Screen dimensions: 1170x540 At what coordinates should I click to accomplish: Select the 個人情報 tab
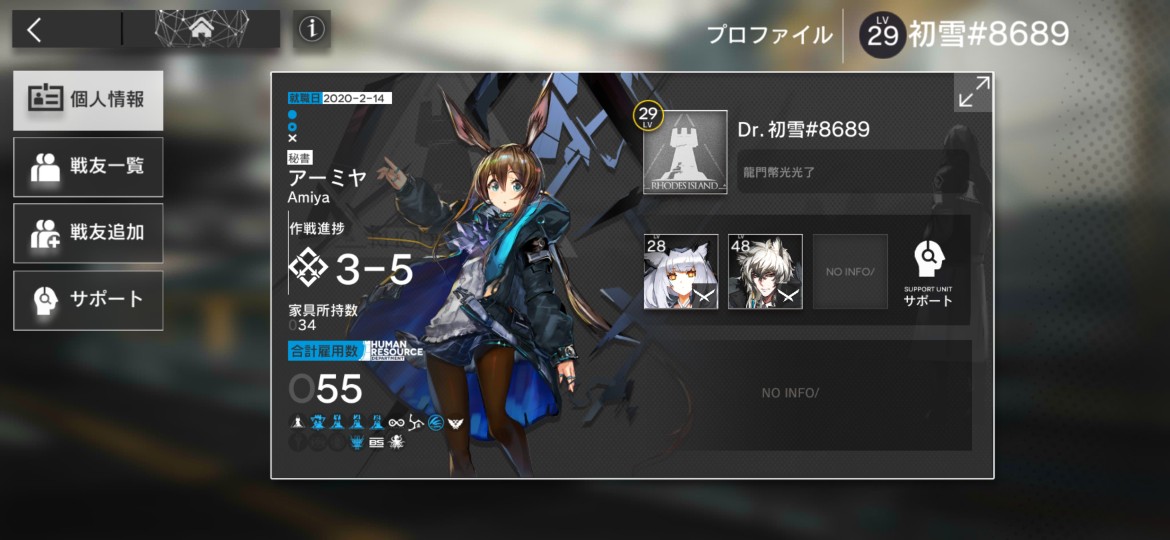(x=88, y=100)
